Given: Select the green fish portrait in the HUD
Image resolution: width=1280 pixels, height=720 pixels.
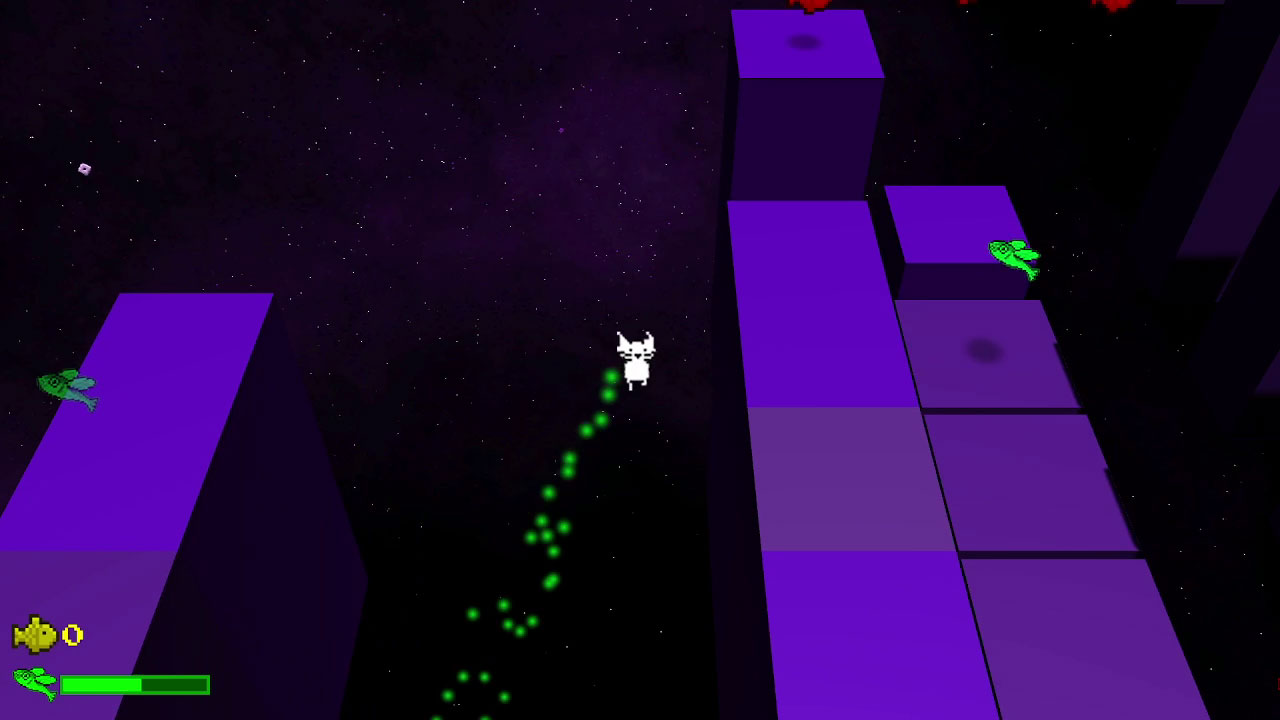Looking at the screenshot, I should (32, 684).
